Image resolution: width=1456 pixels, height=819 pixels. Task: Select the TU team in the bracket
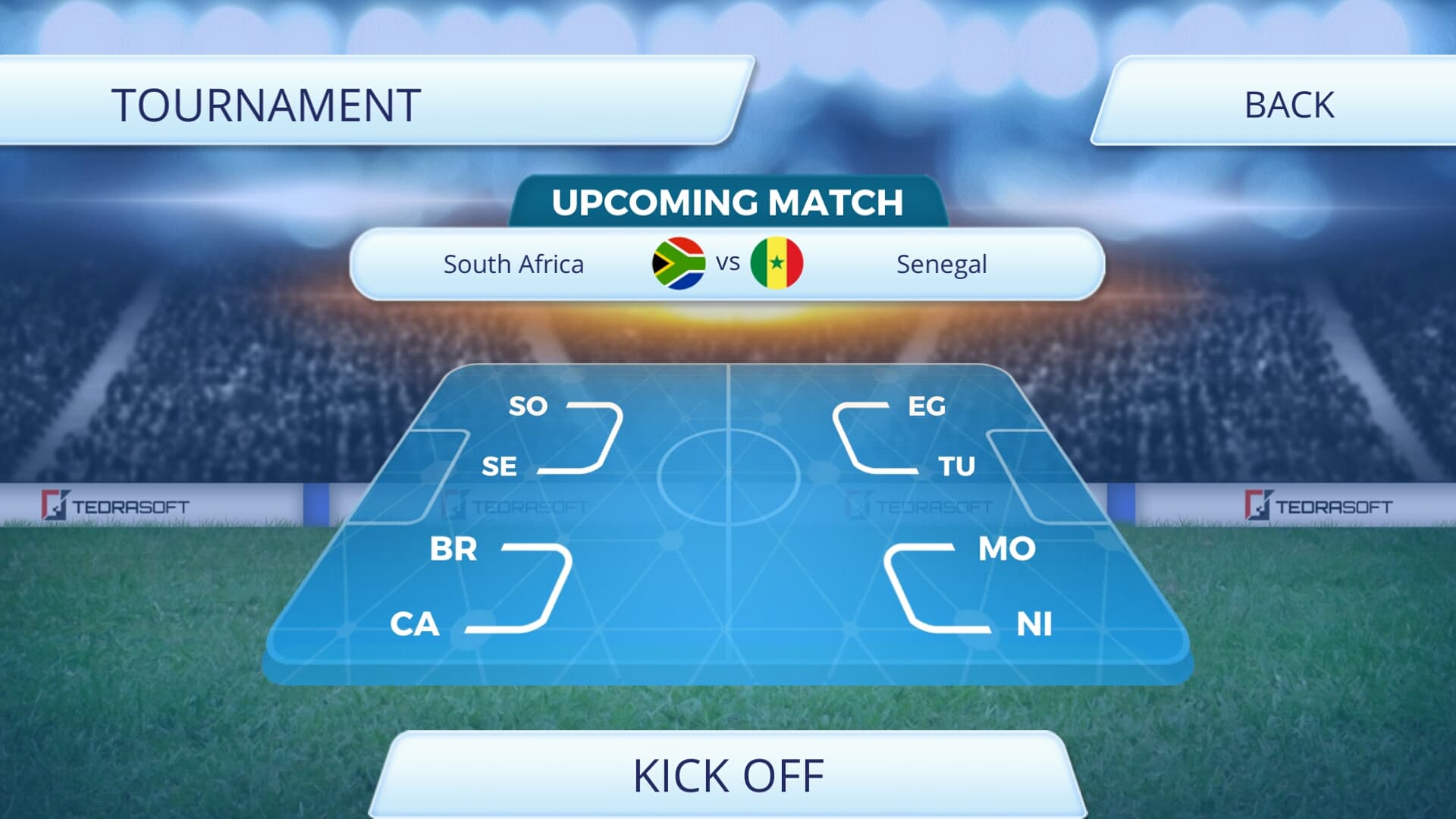click(x=958, y=467)
